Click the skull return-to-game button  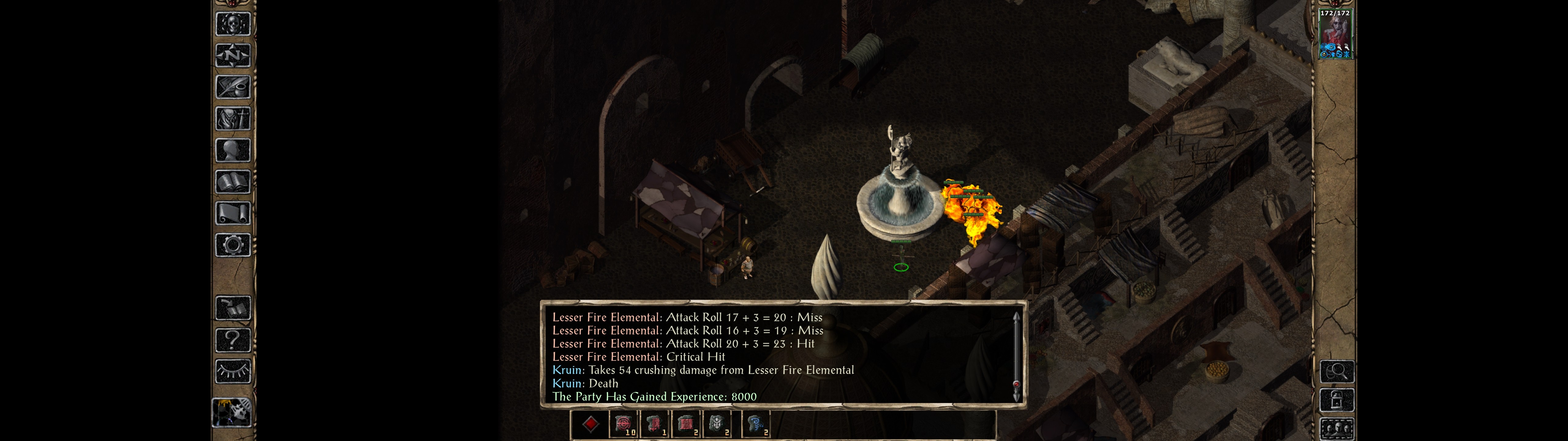(233, 24)
